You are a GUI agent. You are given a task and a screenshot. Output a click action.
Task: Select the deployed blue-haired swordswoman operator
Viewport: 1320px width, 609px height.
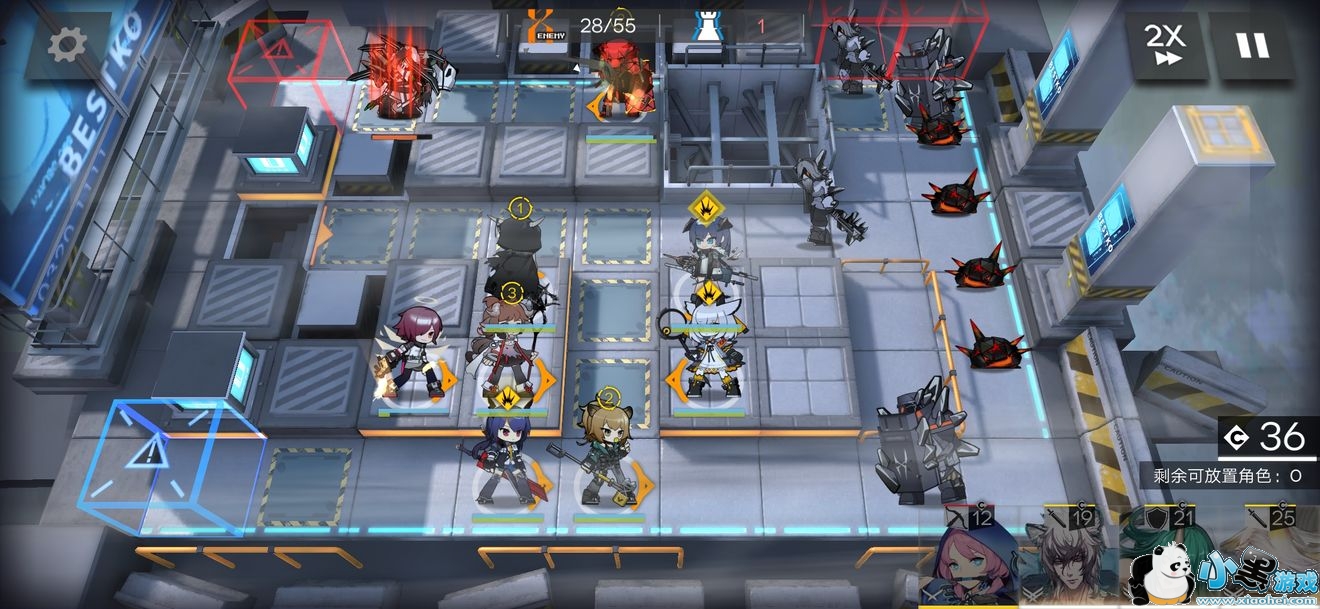point(508,458)
